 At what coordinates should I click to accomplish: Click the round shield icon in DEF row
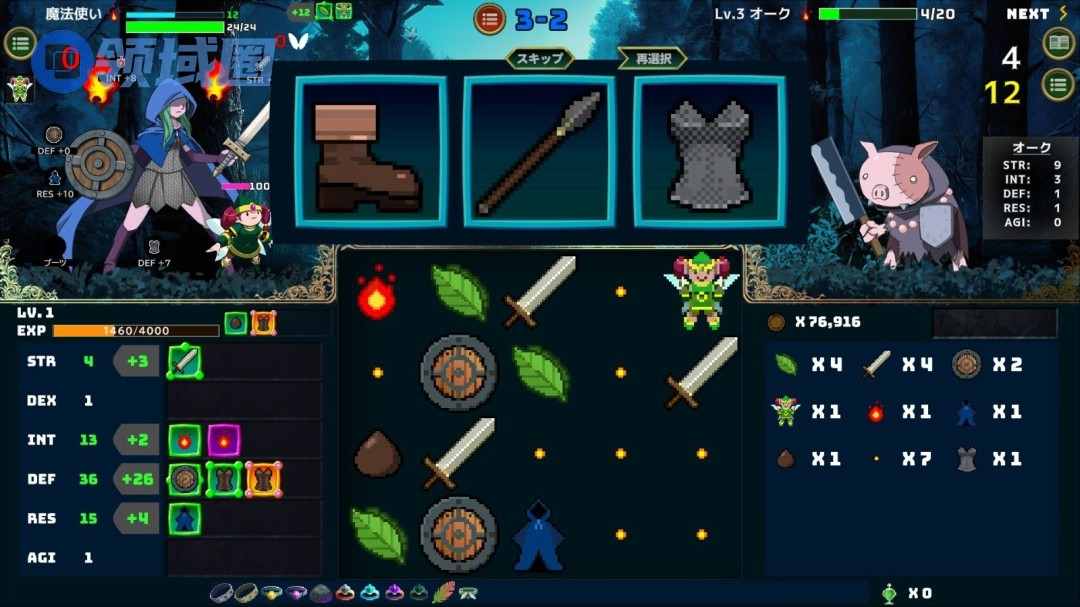(x=185, y=479)
